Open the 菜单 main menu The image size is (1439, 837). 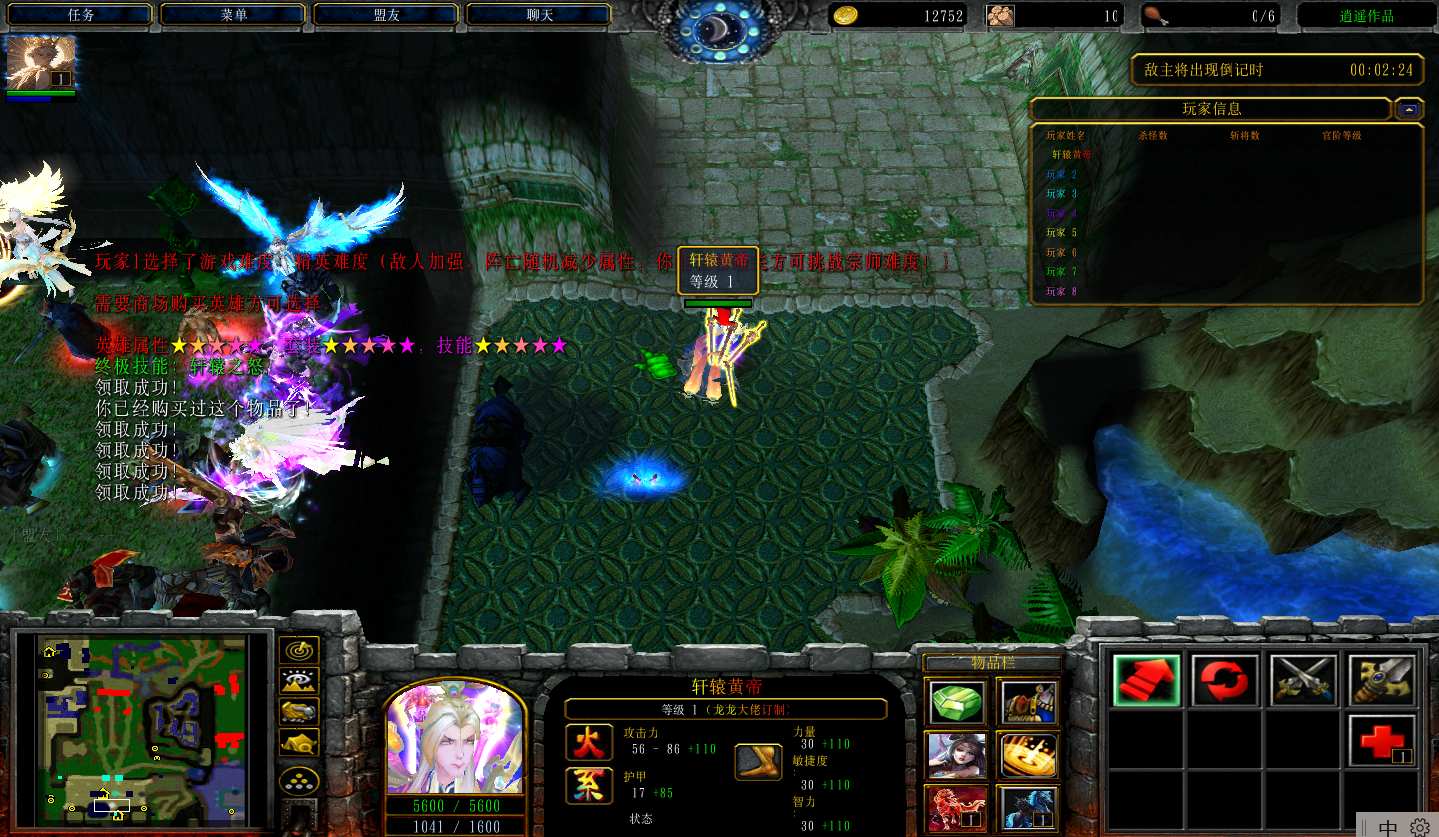click(233, 15)
